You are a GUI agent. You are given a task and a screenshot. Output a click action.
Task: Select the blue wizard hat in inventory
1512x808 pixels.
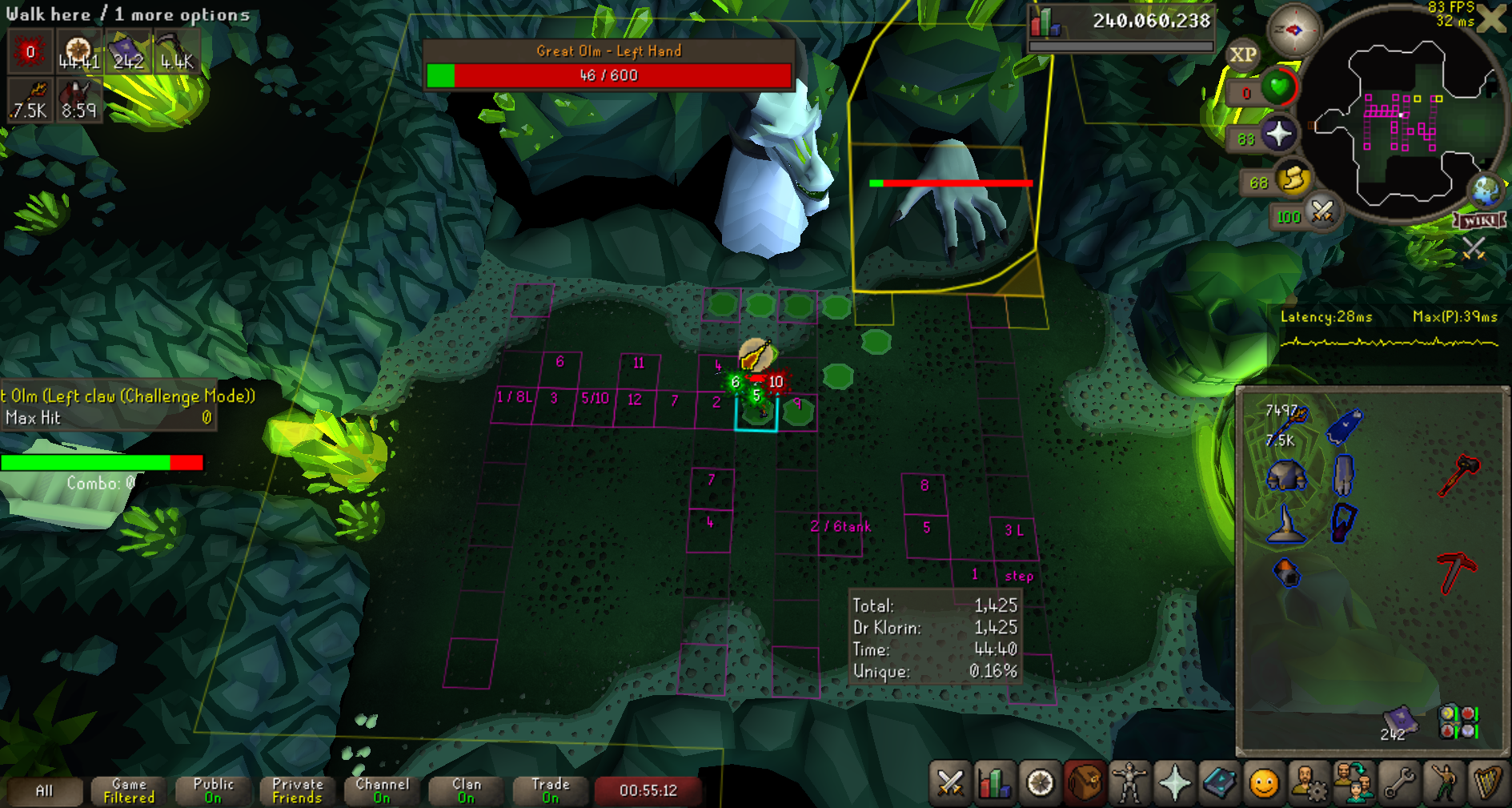tap(1285, 525)
